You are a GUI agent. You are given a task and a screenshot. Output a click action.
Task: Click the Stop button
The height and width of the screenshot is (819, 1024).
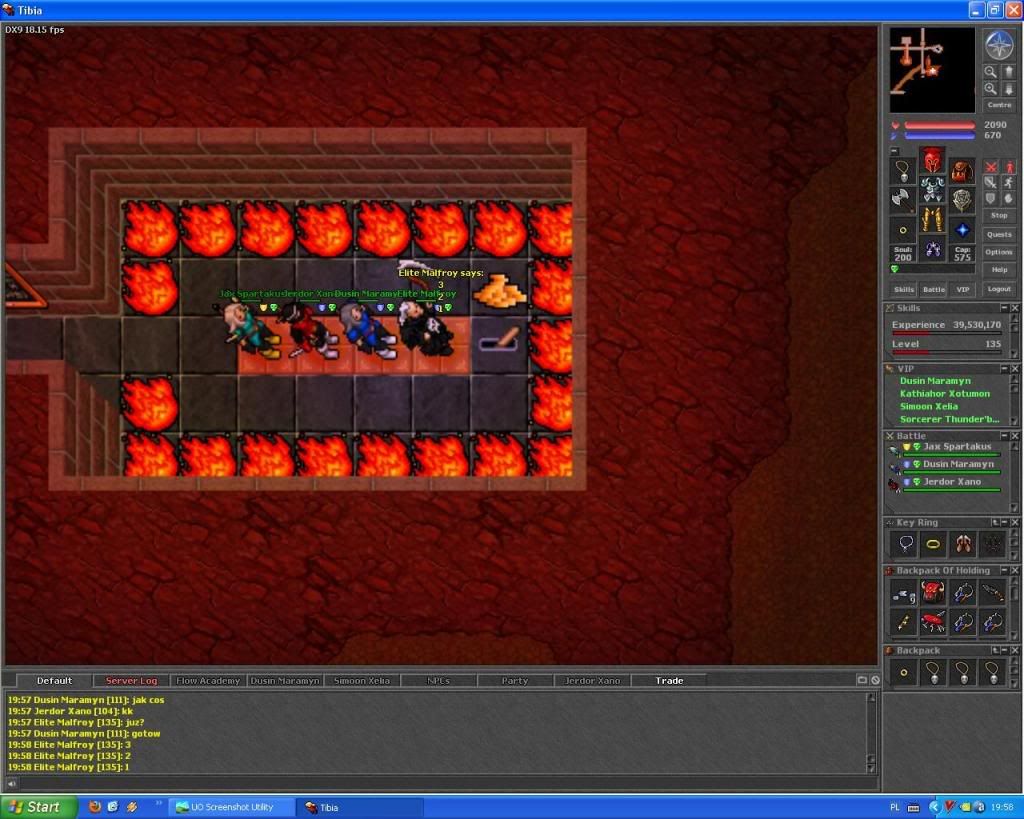tap(998, 215)
